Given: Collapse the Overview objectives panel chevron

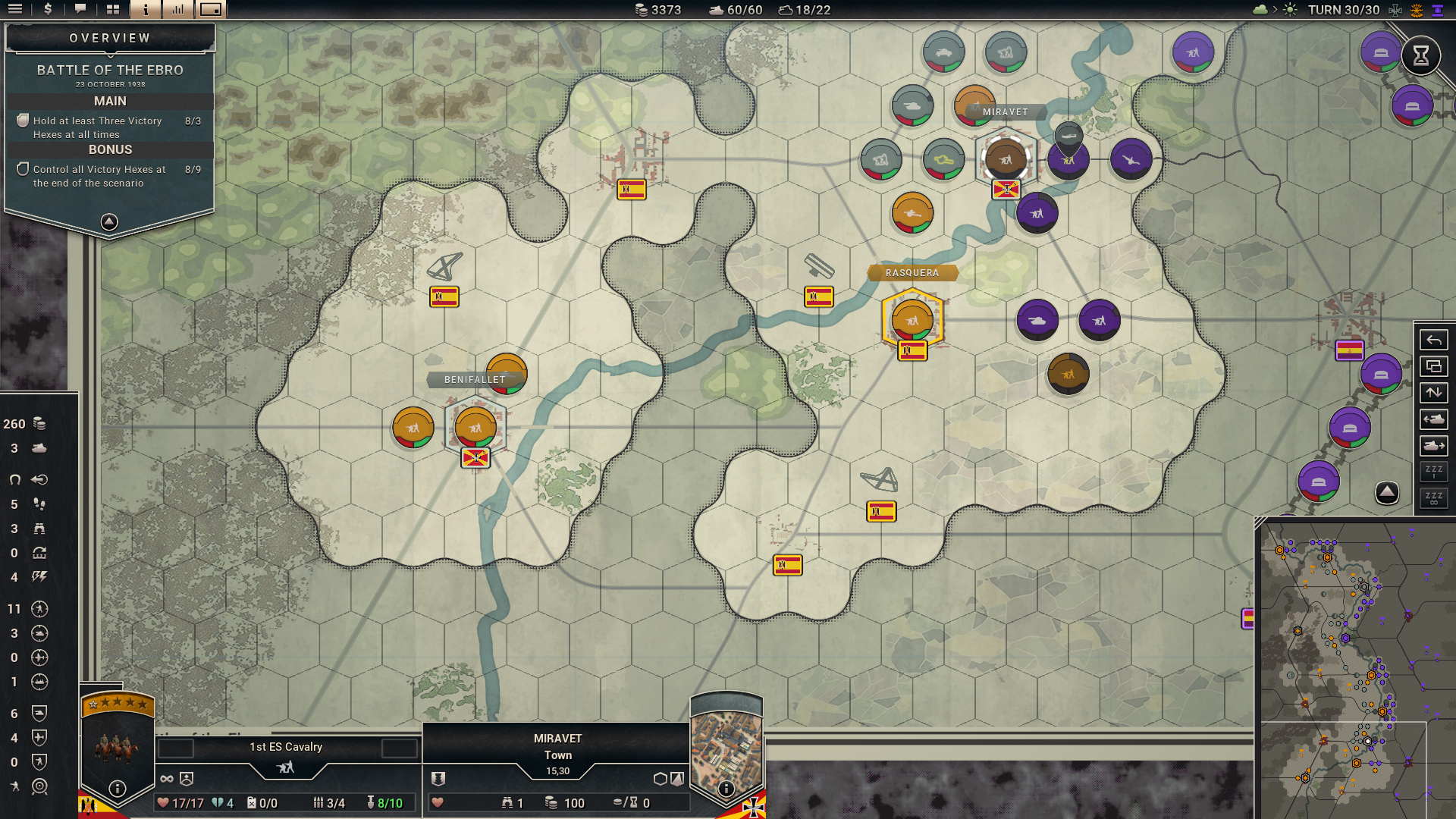Looking at the screenshot, I should pos(109,221).
